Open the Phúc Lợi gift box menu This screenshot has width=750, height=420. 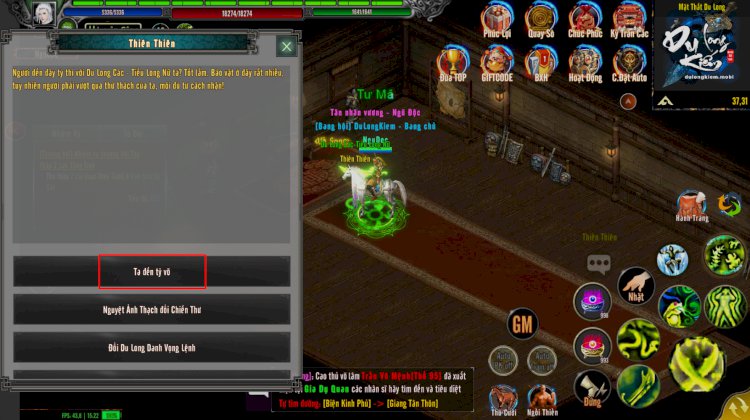[x=497, y=19]
